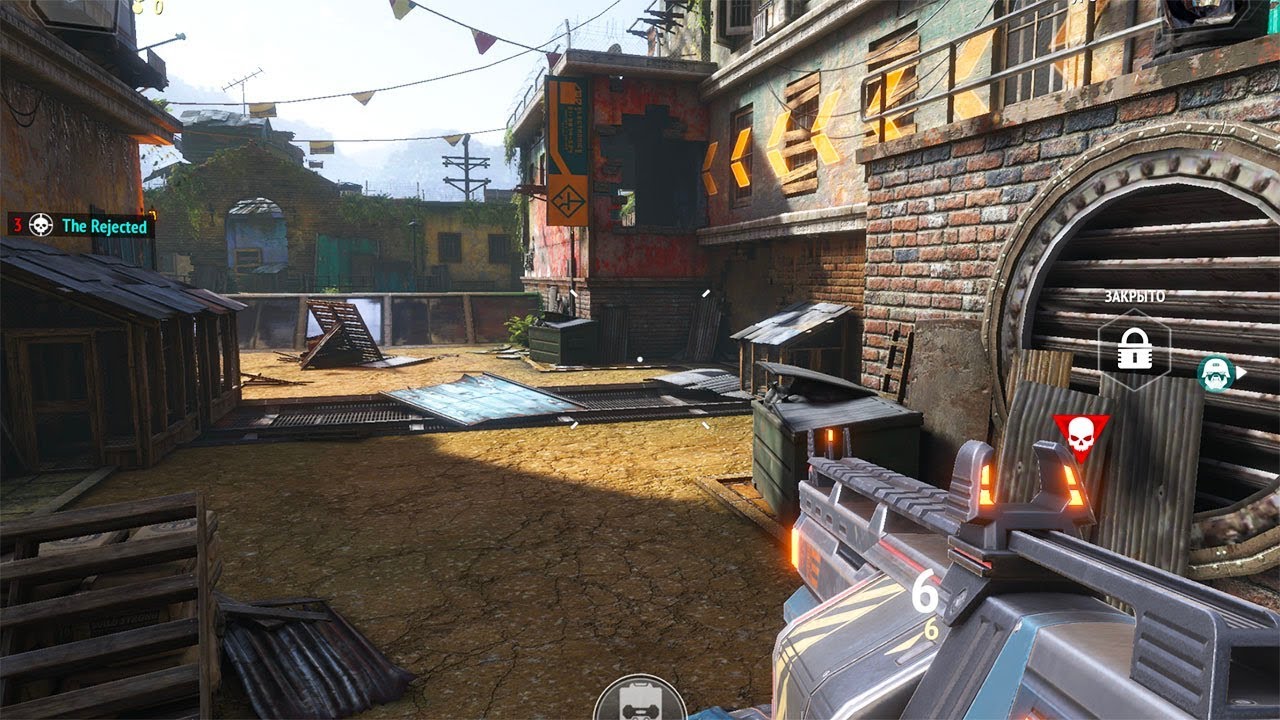
Task: Select The Rejected objective tracker
Action: pos(82,226)
